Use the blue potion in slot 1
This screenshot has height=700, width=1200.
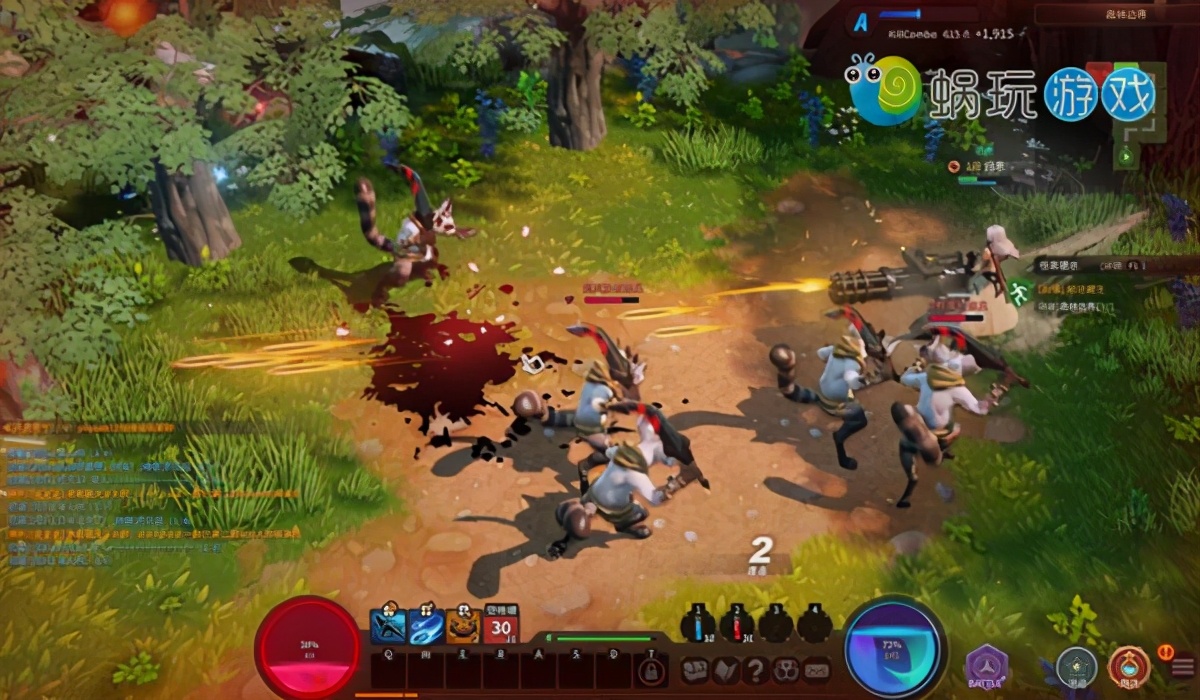tap(698, 624)
